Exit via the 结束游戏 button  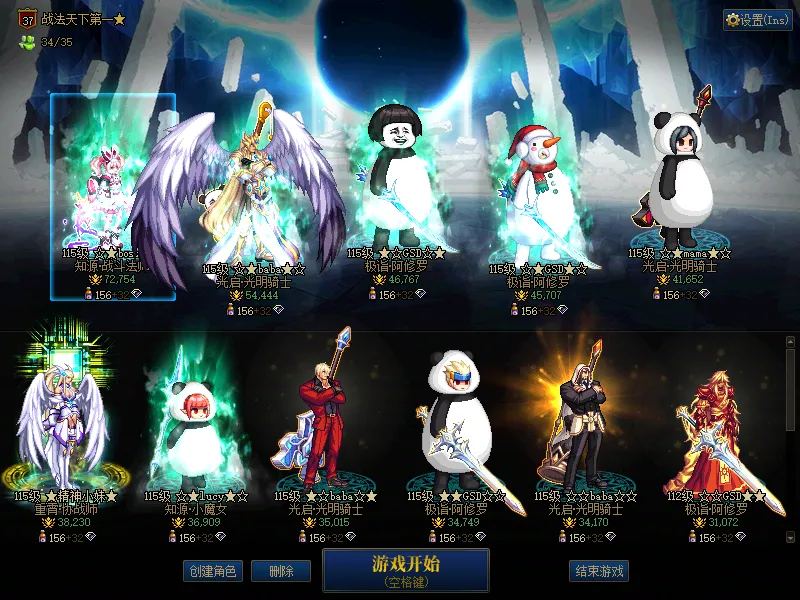pyautogui.click(x=599, y=571)
